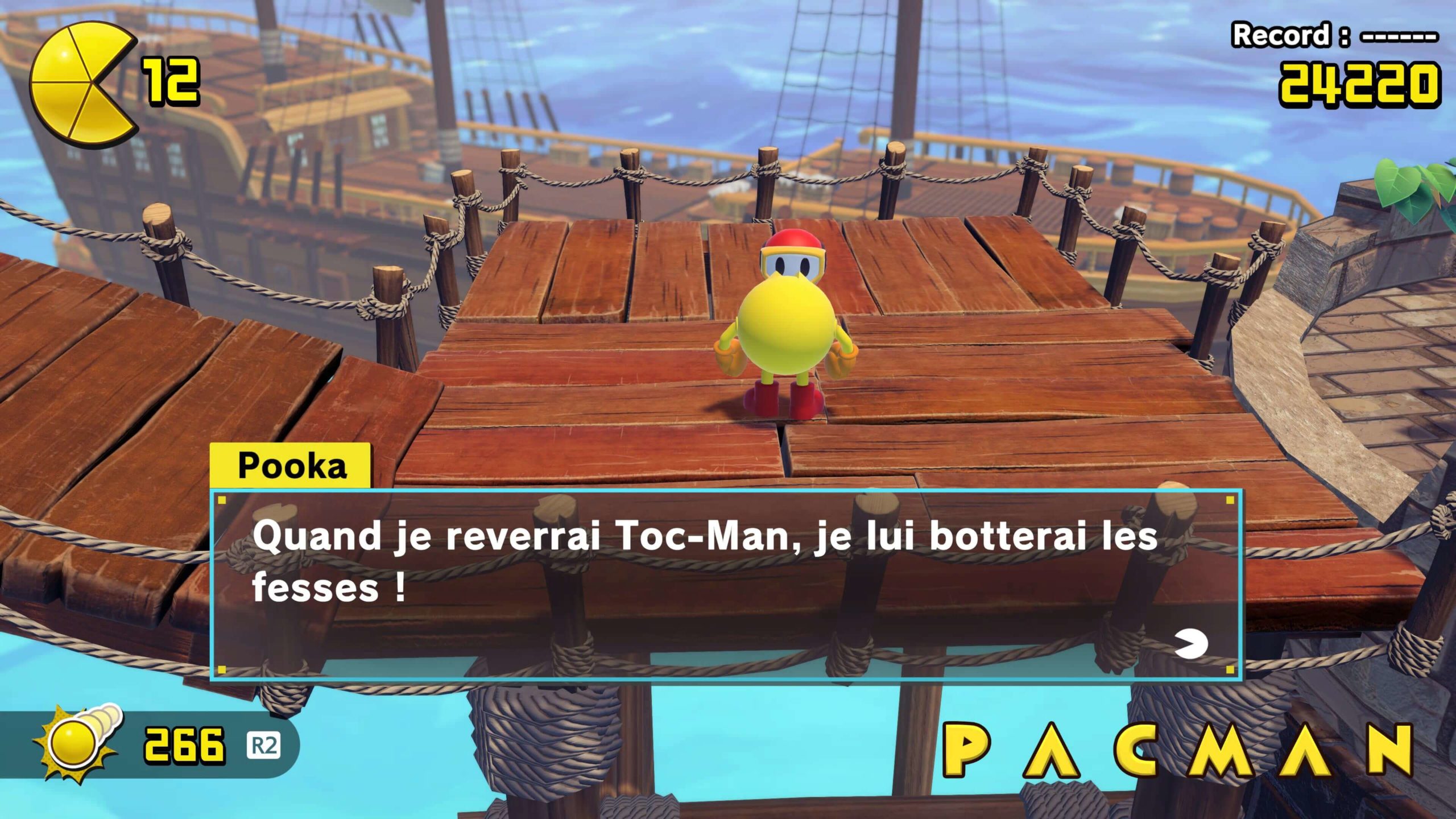1456x819 pixels.
Task: Click Pooka's dialogue text box
Action: [725, 585]
